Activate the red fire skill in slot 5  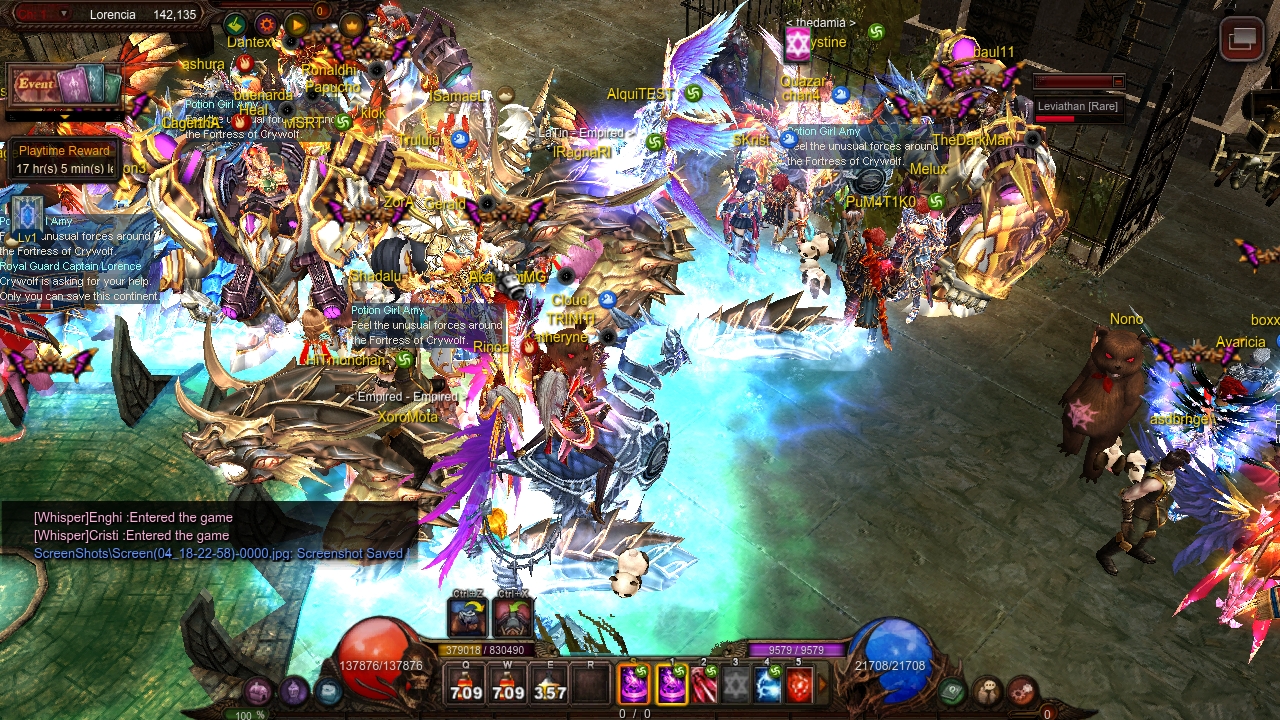(x=799, y=685)
